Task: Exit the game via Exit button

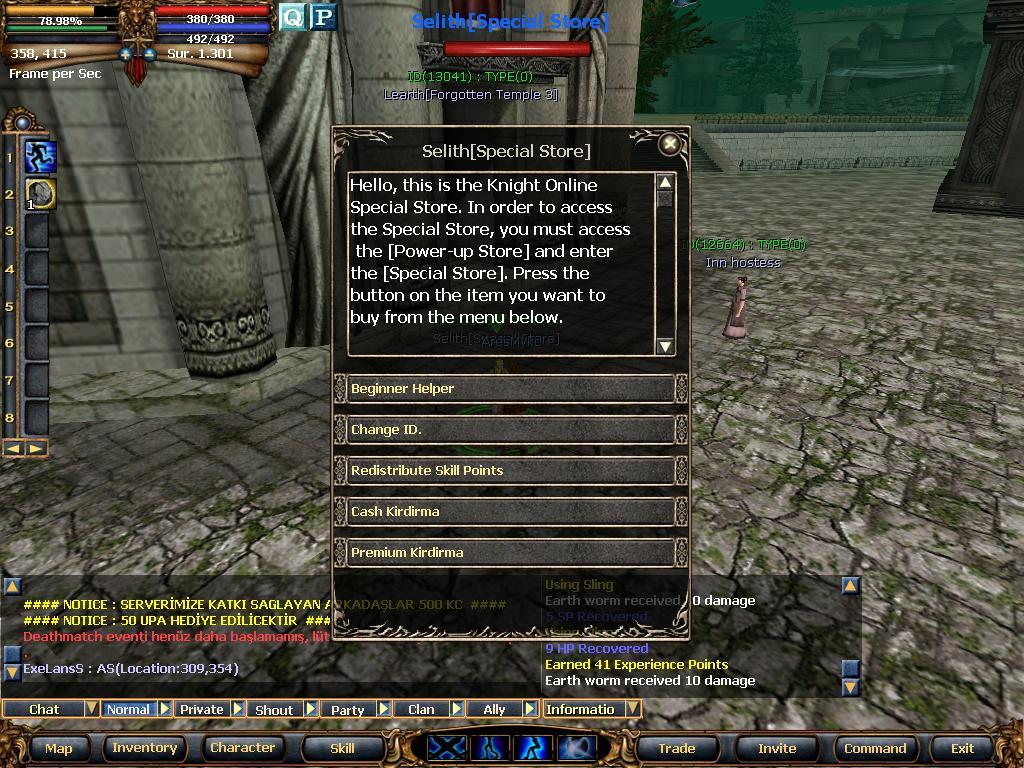Action: pyautogui.click(x=962, y=748)
